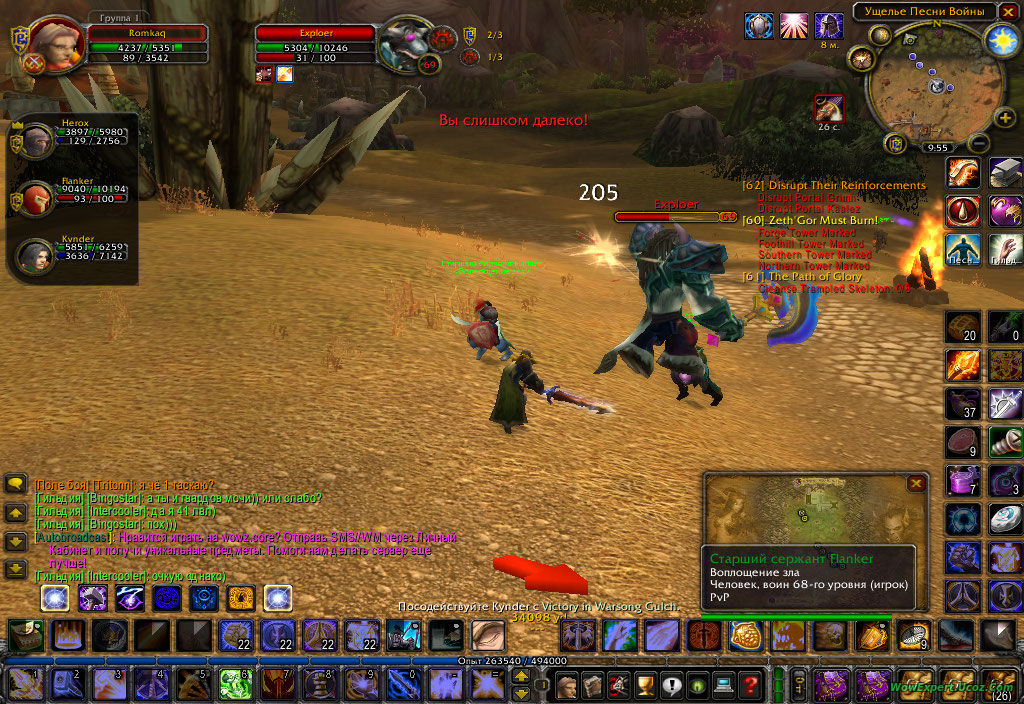Viewport: 1024px width, 704px height.
Task: Target party member Flanker's portrait
Action: (x=38, y=199)
